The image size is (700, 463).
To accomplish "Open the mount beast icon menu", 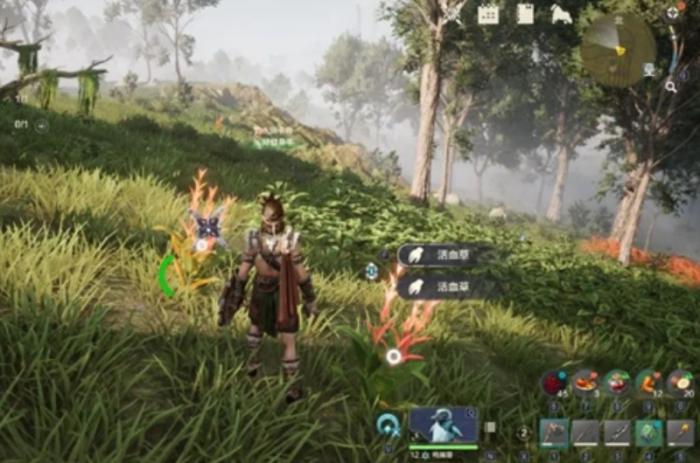I will tap(561, 14).
